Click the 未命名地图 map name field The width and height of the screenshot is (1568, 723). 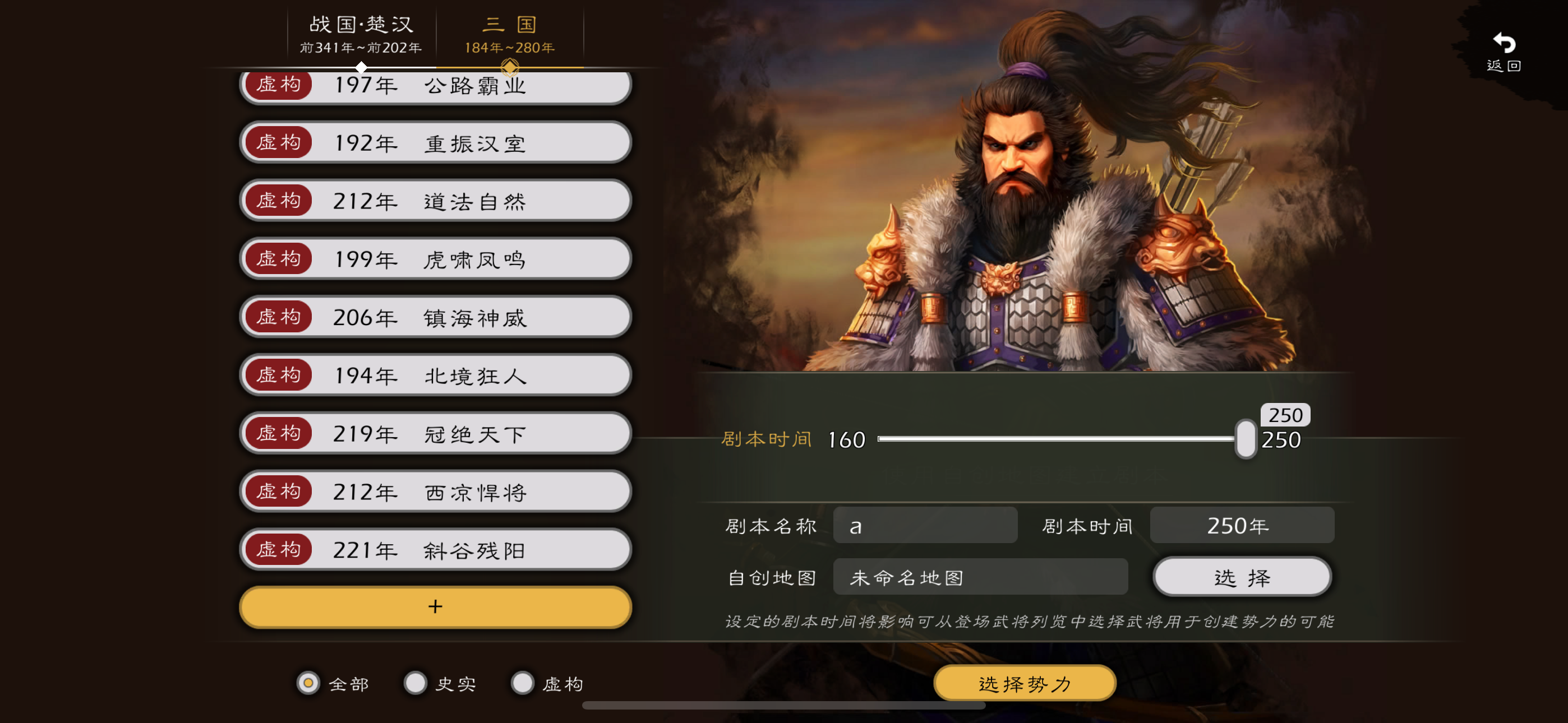coord(980,576)
